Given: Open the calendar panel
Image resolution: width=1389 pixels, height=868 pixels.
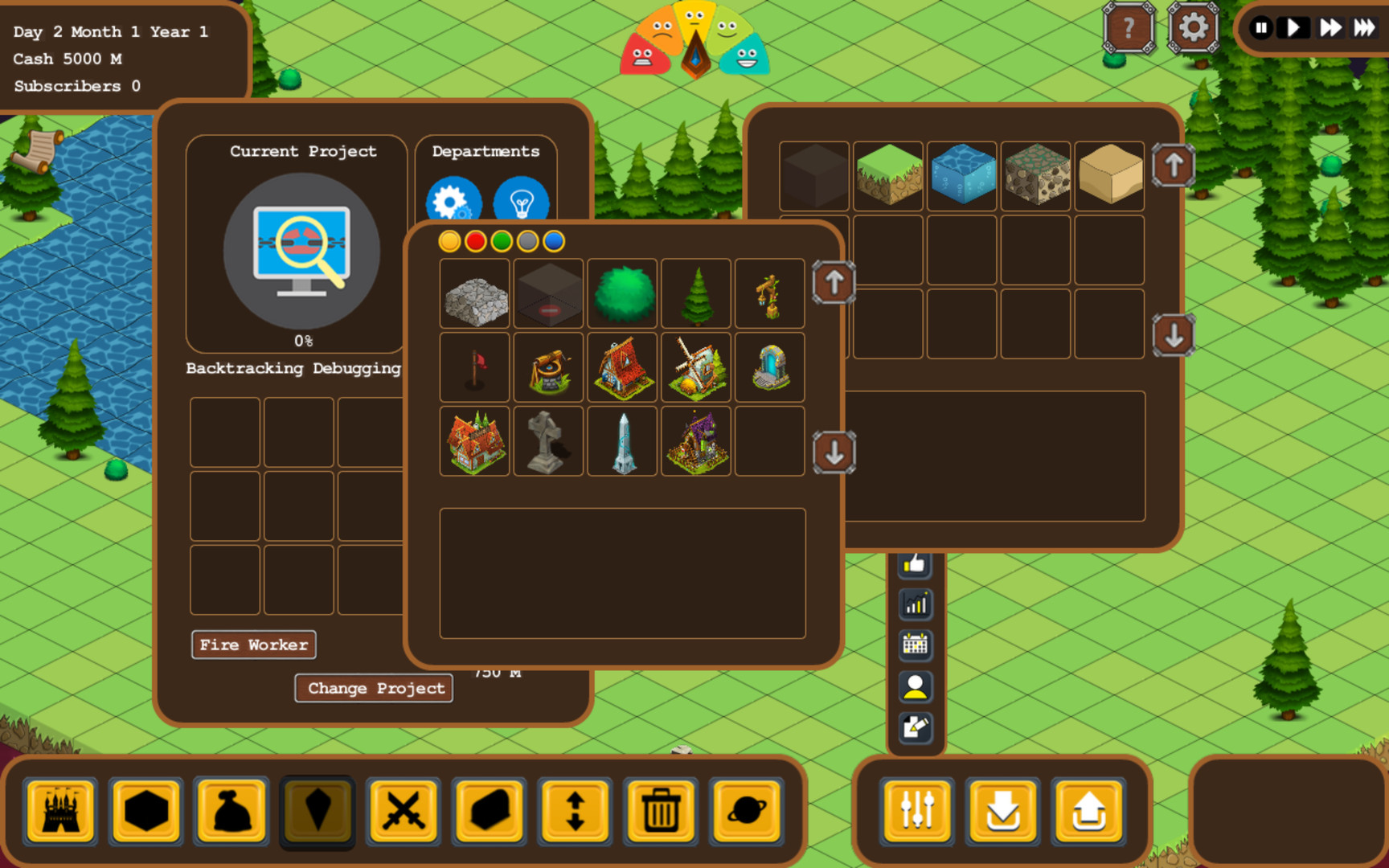Looking at the screenshot, I should click(x=916, y=645).
